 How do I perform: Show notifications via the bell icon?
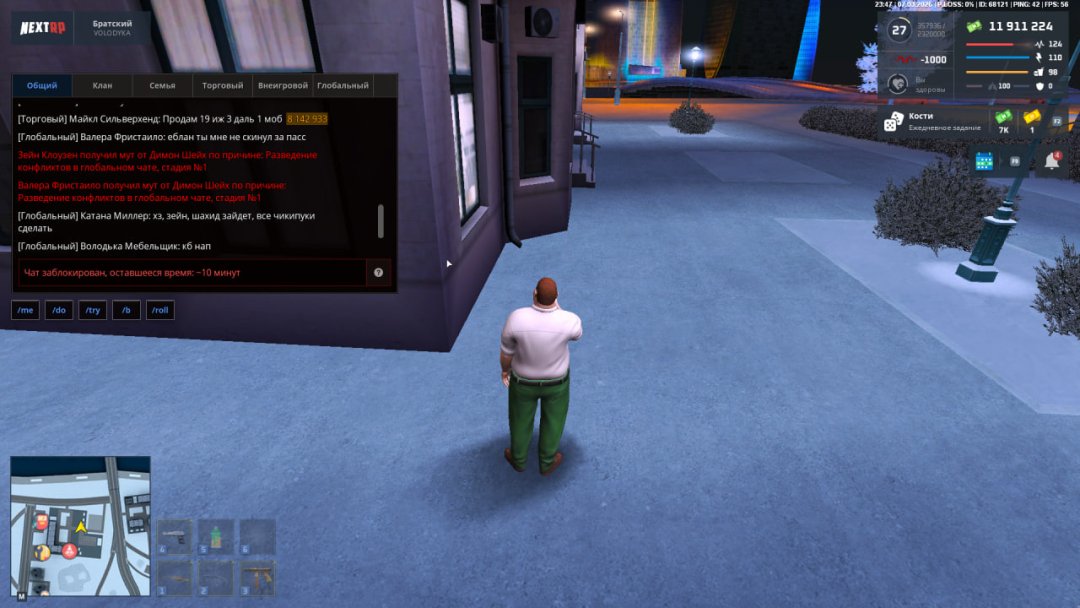click(x=1052, y=161)
